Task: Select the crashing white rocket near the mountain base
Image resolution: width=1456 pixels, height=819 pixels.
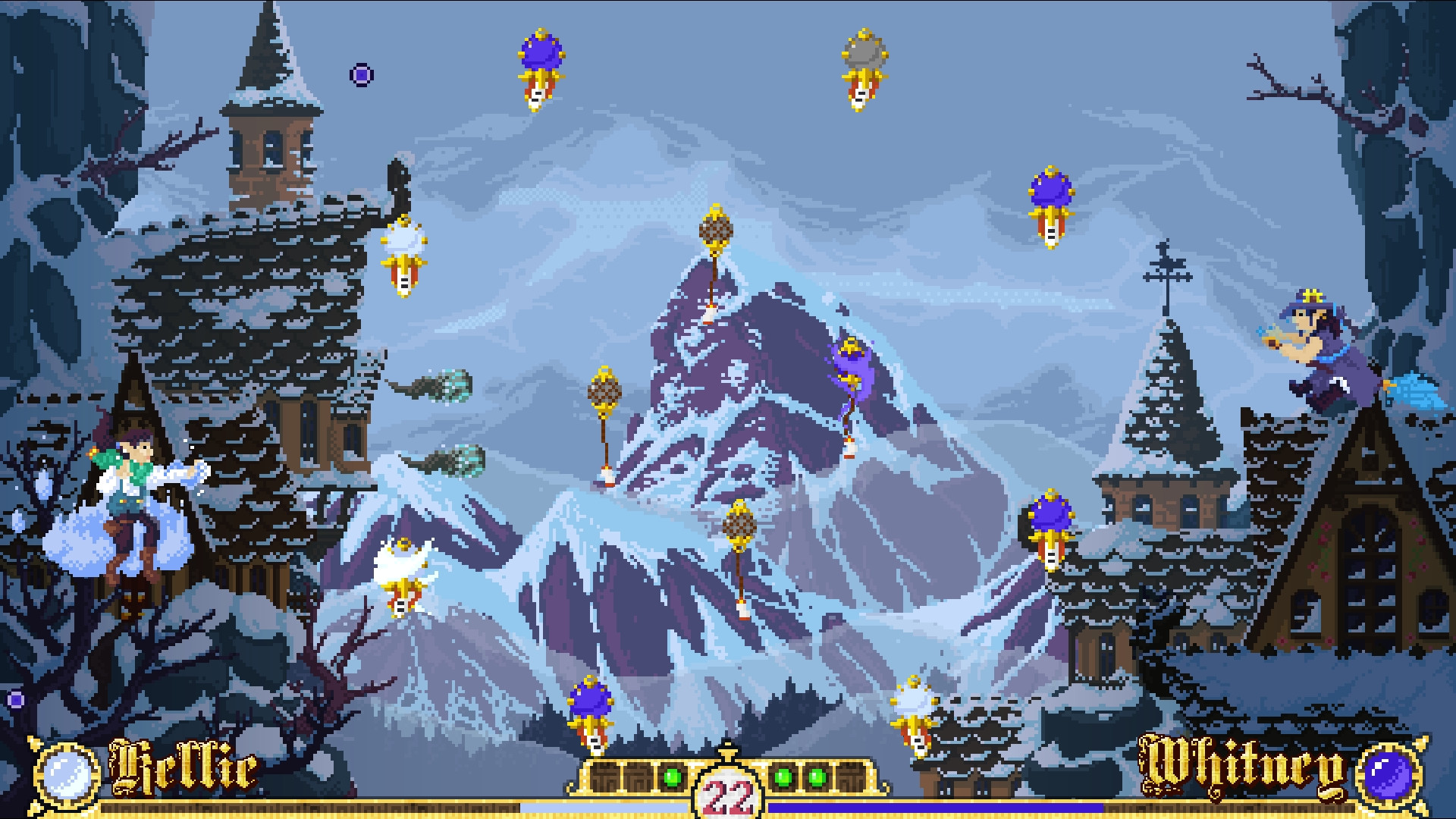Action: (402, 561)
